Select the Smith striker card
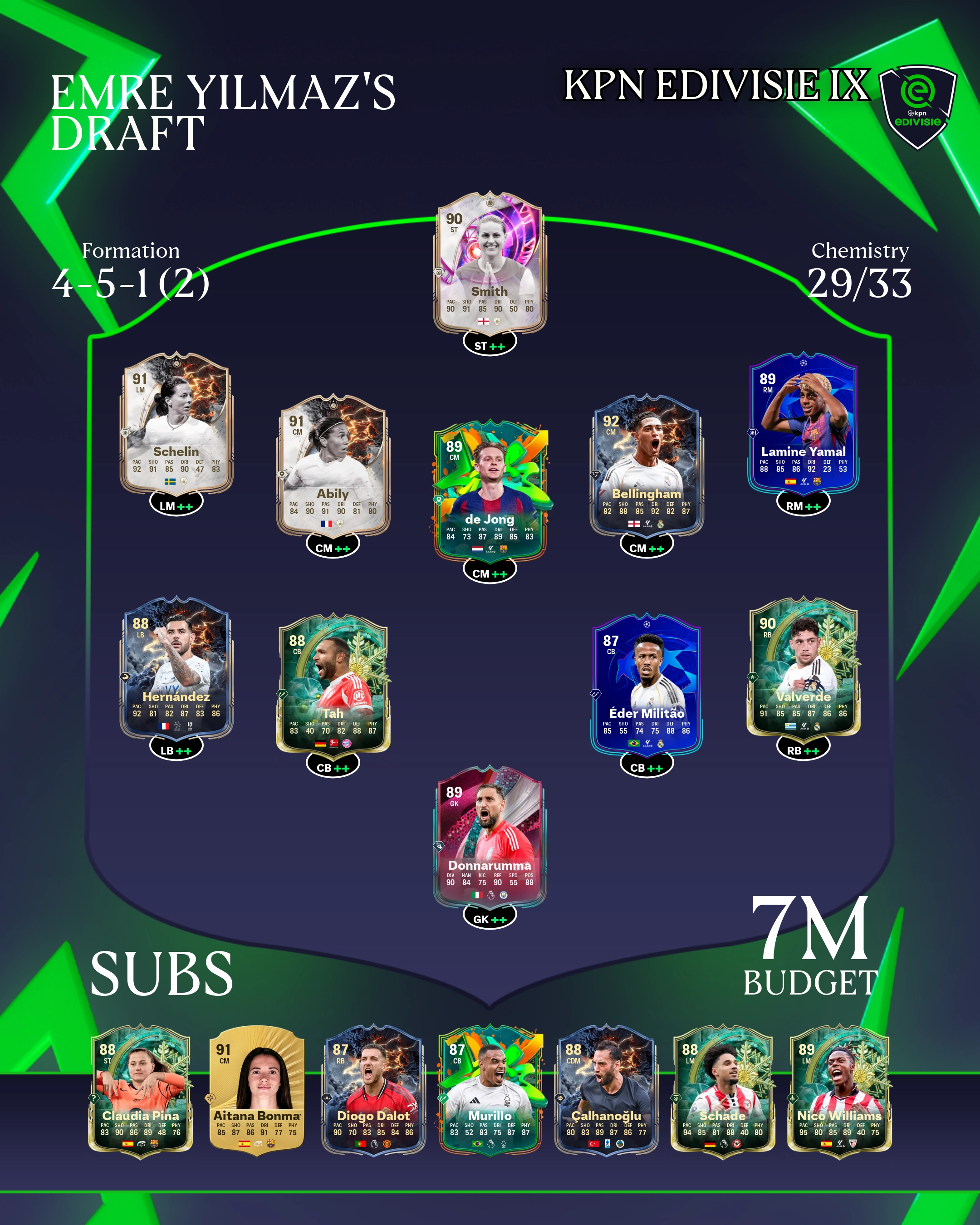The image size is (980, 1225). 490,264
